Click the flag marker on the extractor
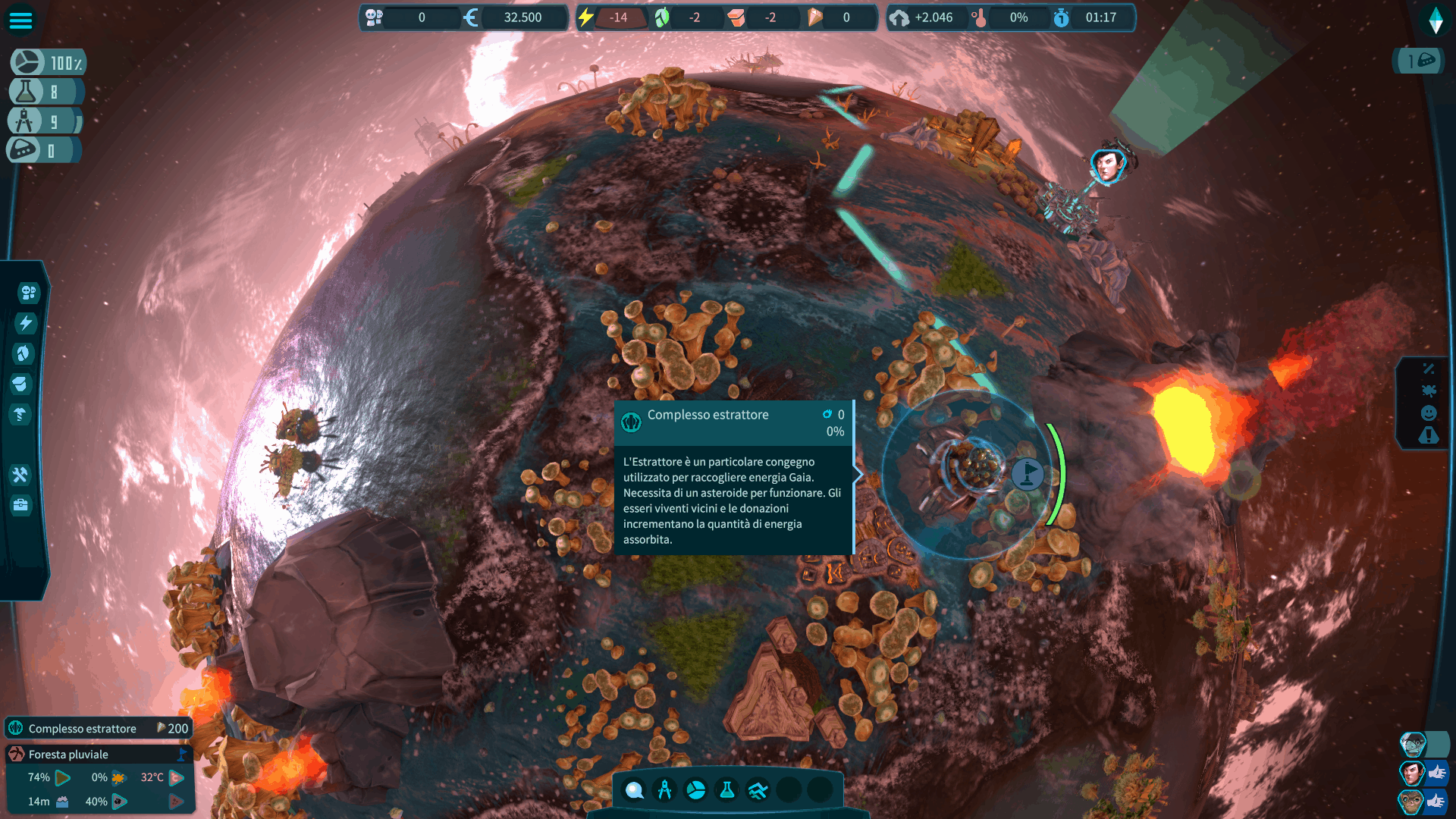 (1028, 473)
